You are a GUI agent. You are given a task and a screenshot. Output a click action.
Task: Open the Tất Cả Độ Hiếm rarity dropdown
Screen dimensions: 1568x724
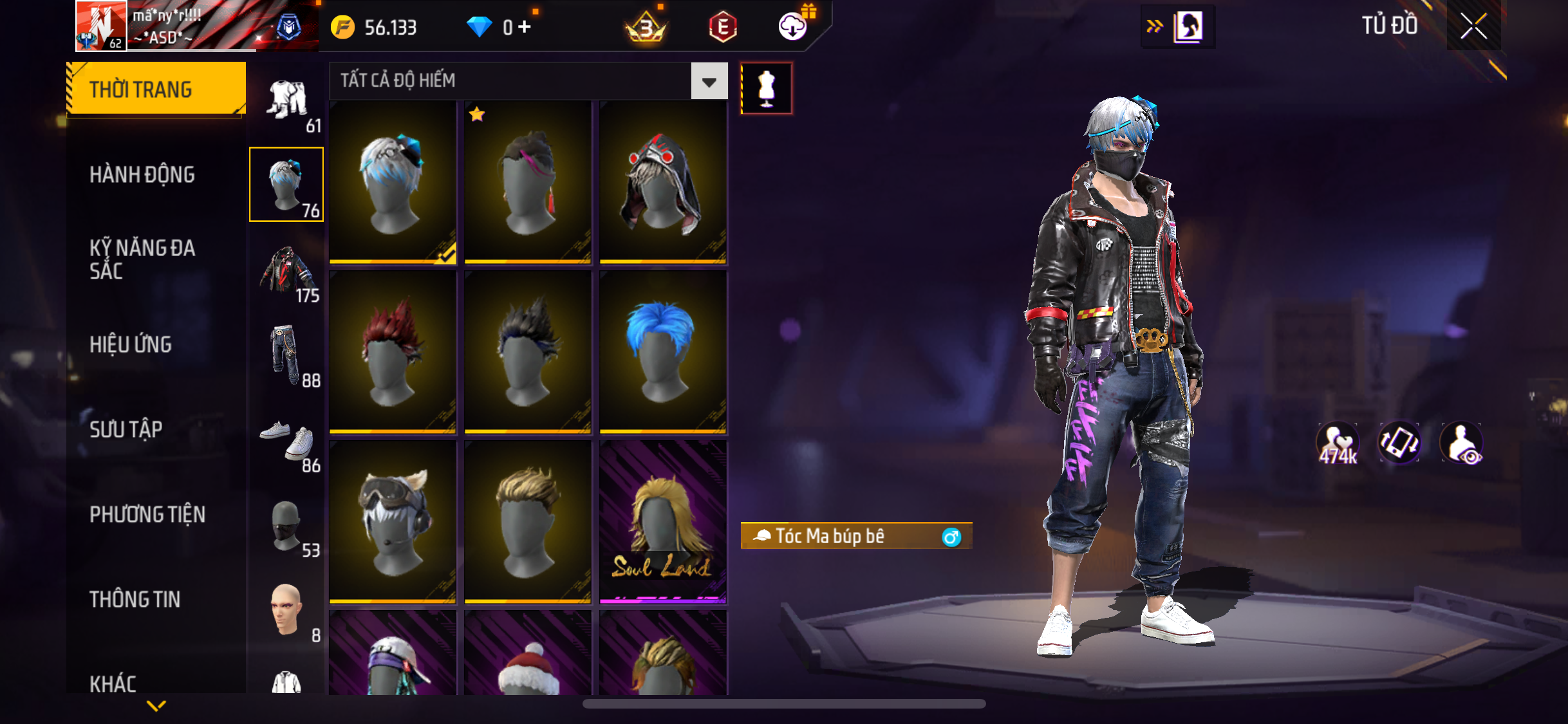point(709,81)
